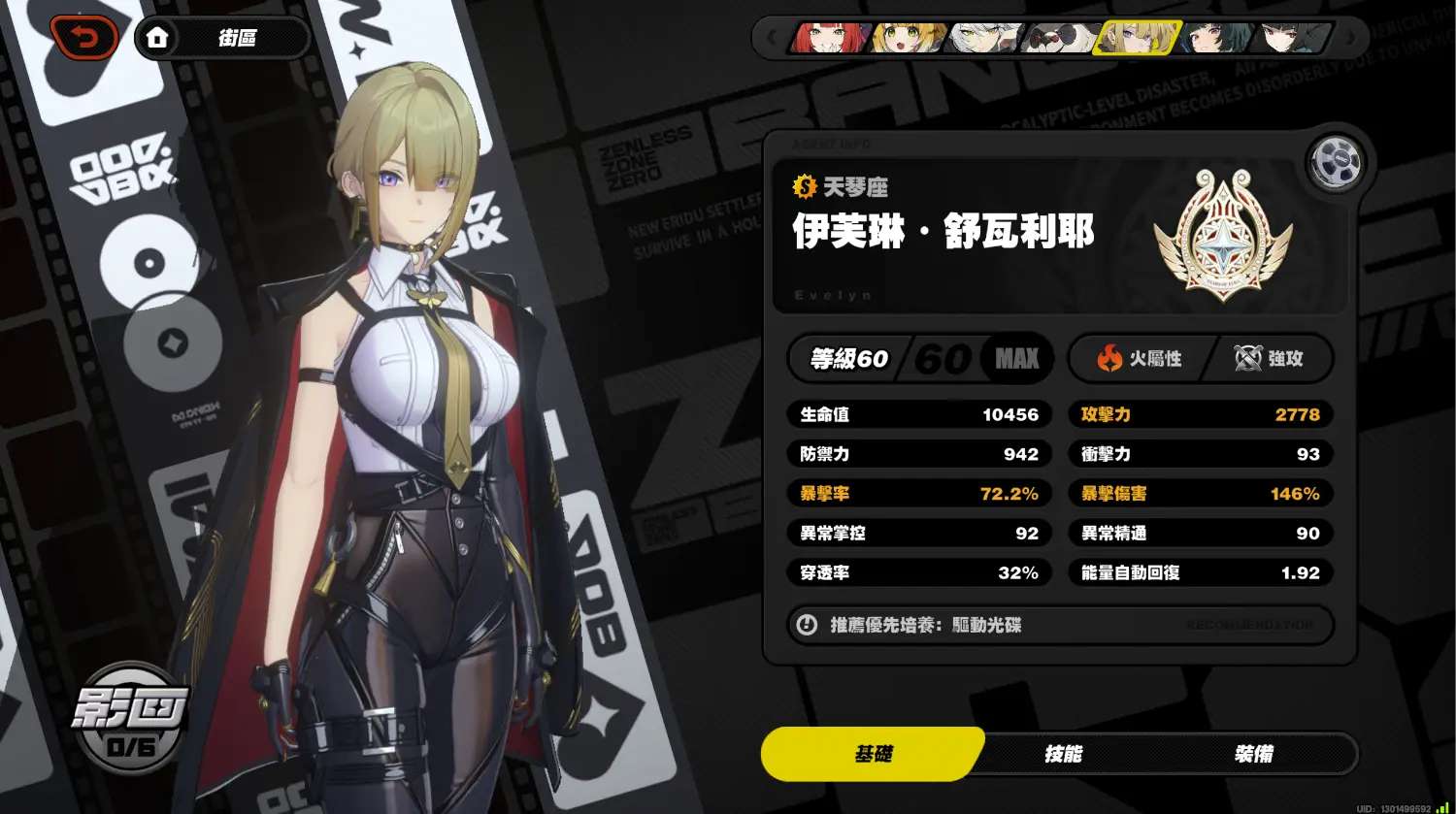Select the highlighted Evelyn portrait

coord(1137,39)
